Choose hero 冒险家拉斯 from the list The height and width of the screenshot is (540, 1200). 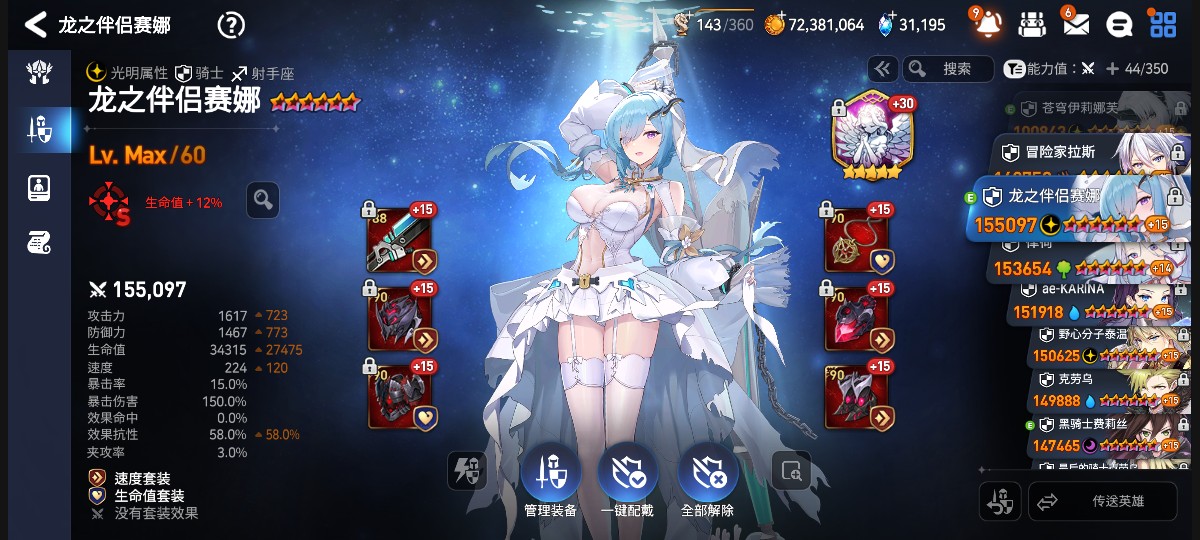[1090, 154]
